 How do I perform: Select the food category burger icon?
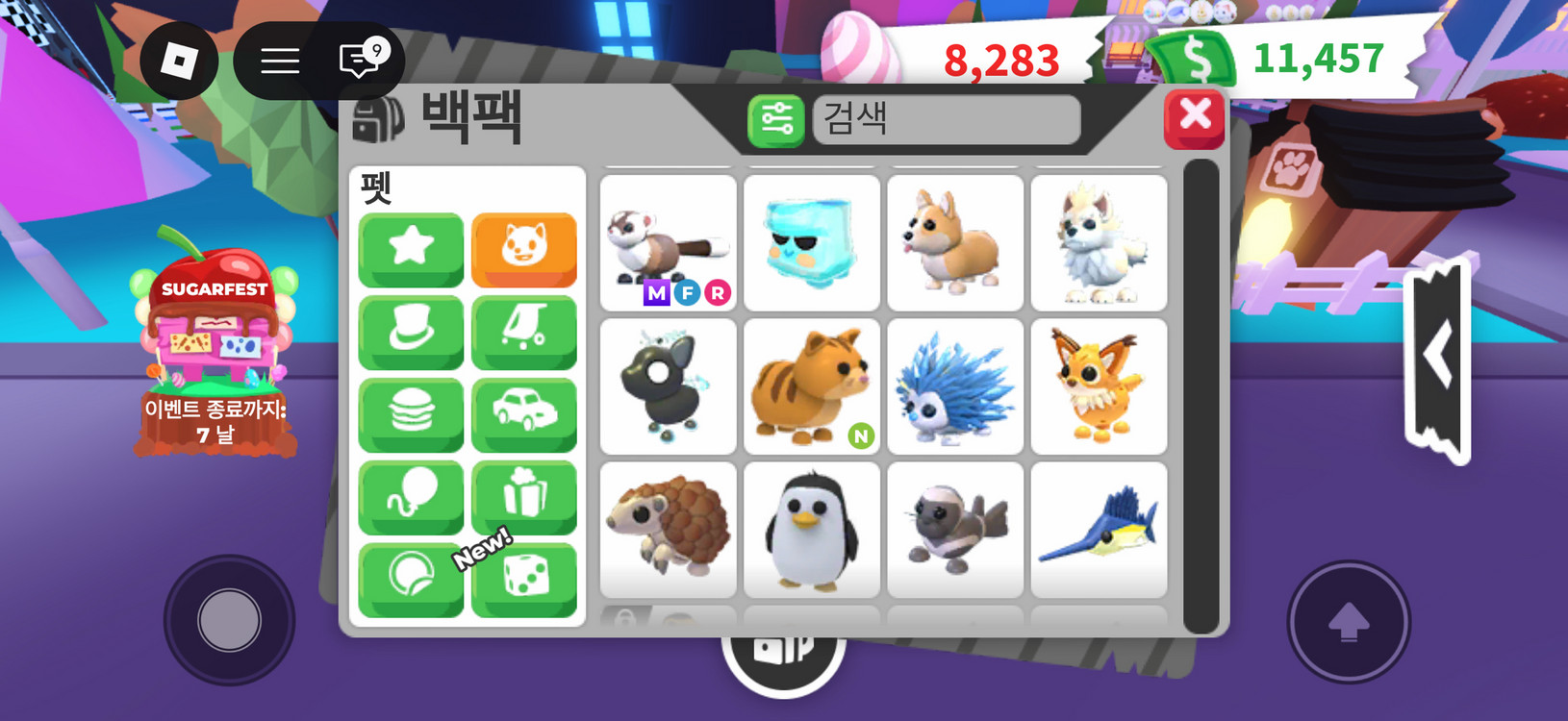point(410,413)
